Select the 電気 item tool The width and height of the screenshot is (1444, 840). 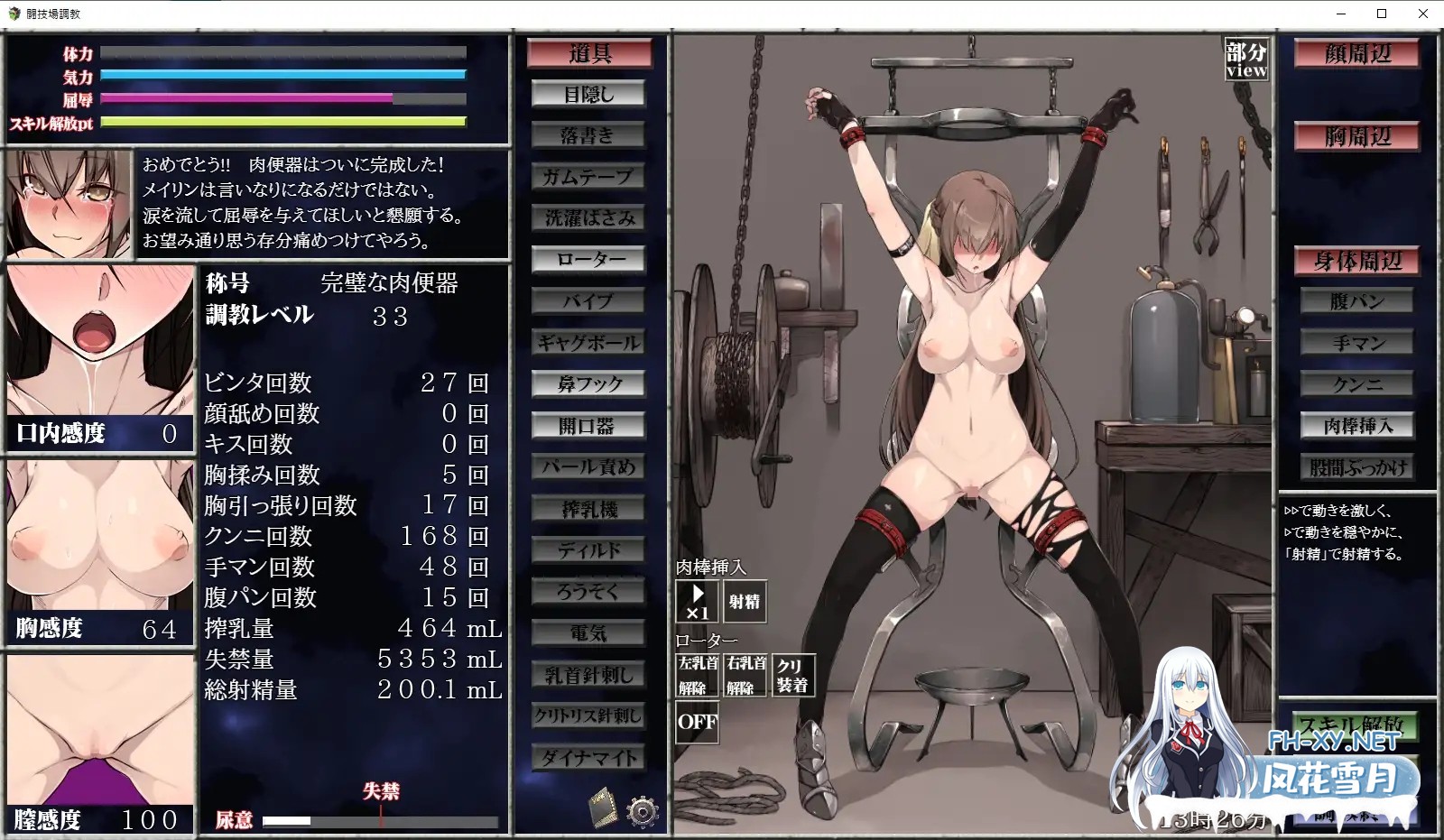click(x=589, y=633)
